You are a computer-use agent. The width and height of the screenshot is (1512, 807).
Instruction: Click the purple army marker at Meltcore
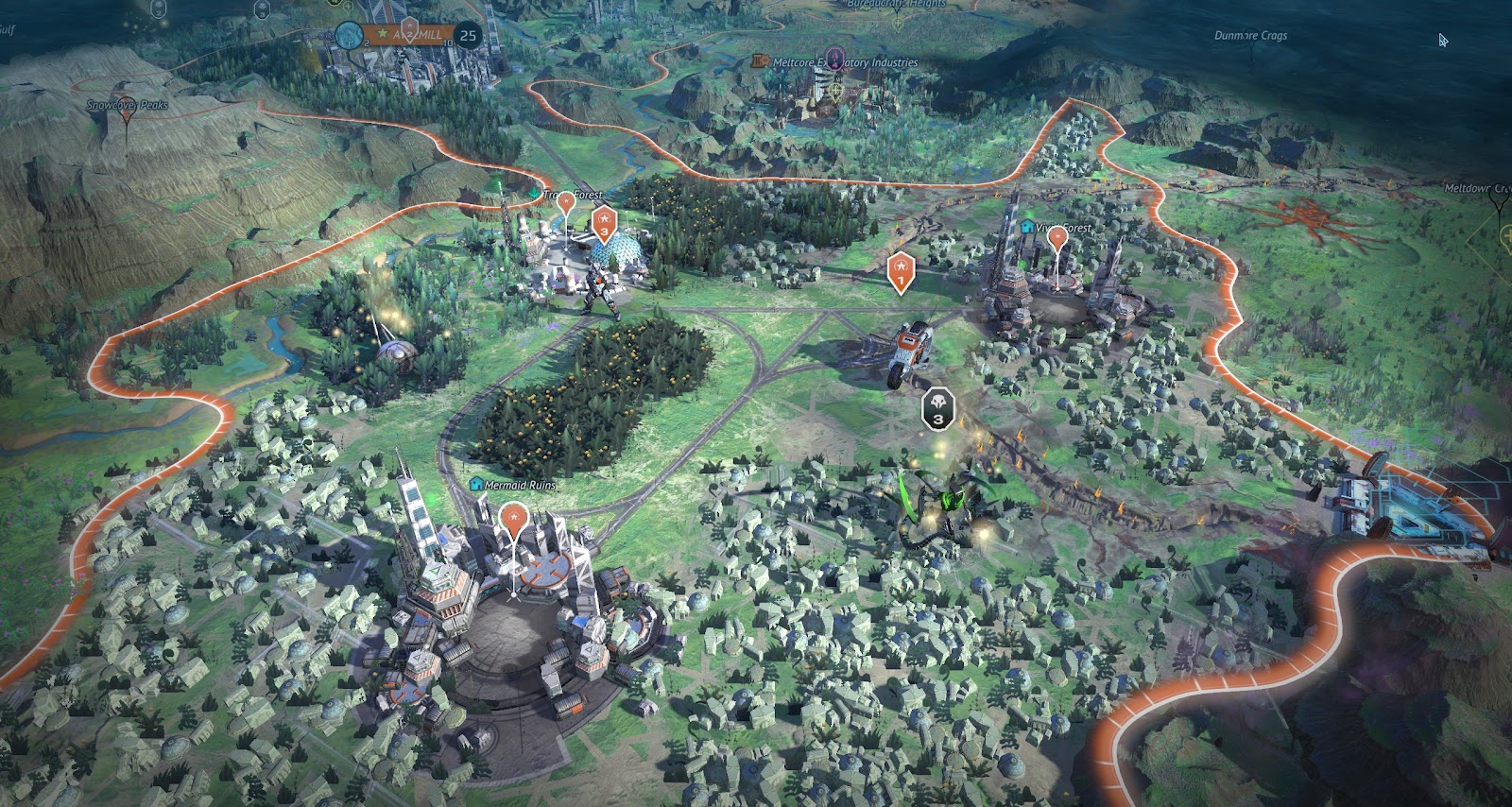[x=834, y=57]
